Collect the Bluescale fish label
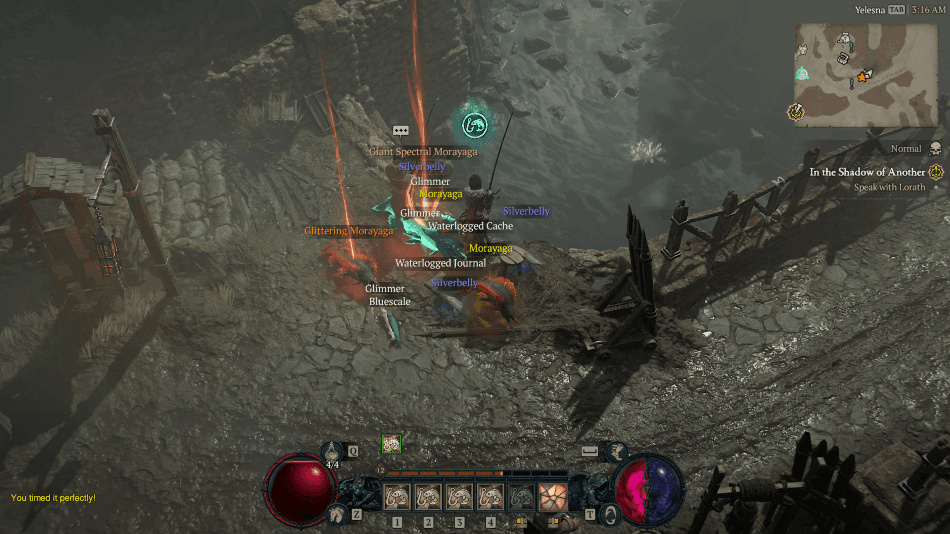This screenshot has width=950, height=534. pyautogui.click(x=390, y=300)
